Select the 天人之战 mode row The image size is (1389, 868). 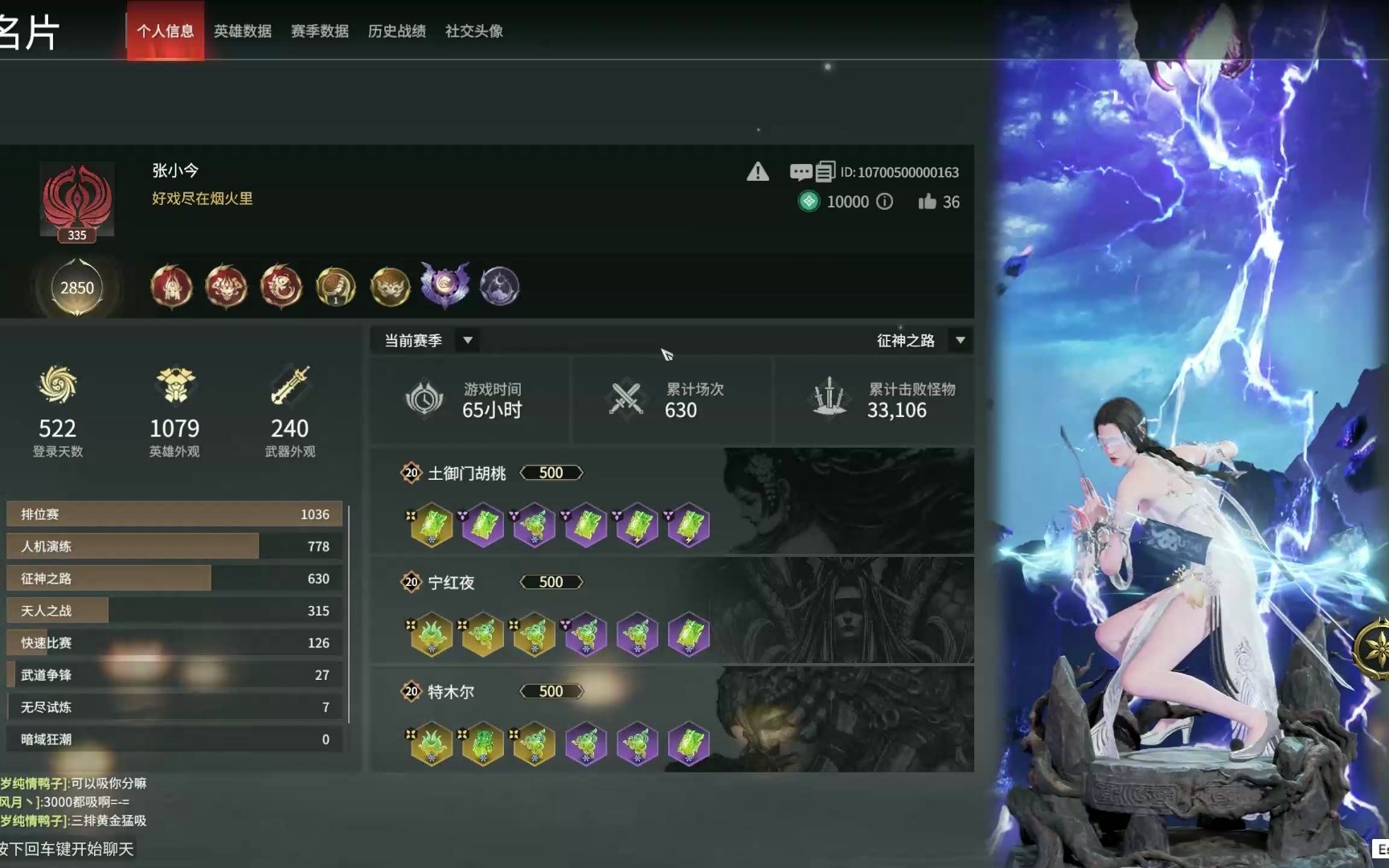(x=174, y=611)
